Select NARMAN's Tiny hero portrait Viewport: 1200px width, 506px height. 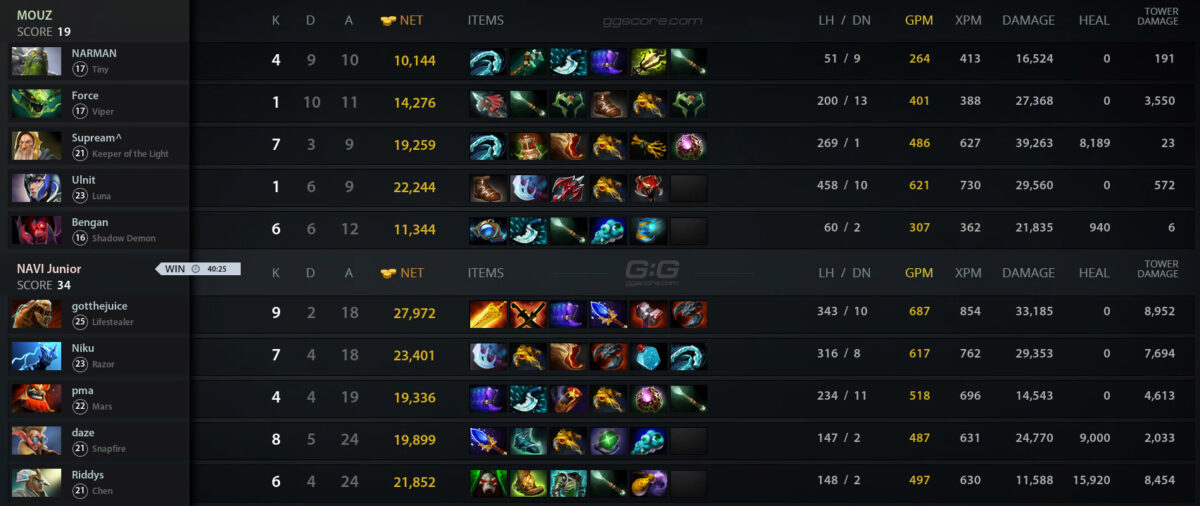tap(36, 61)
